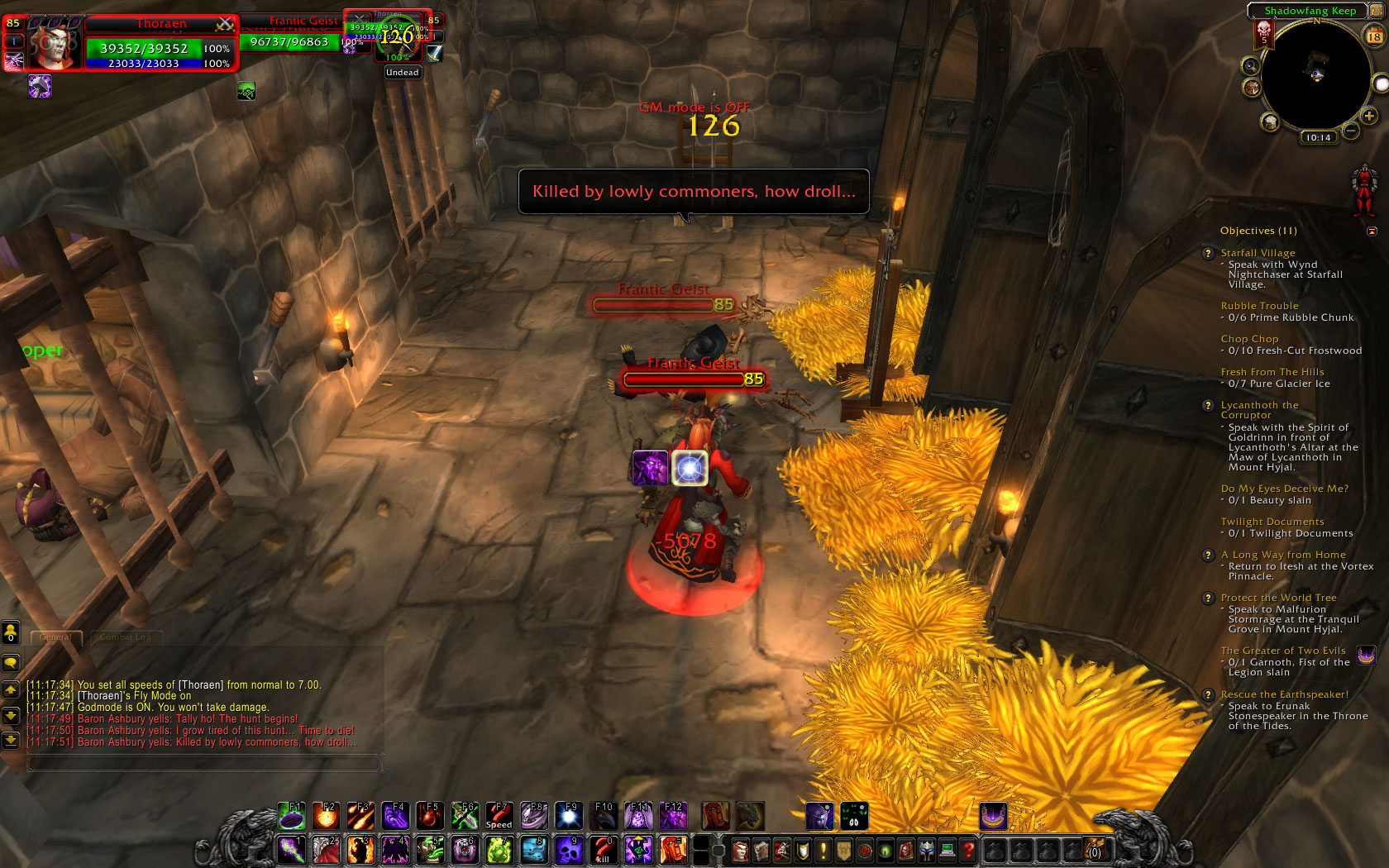Toggle the dungeon difficulty skull banner
Screen dimensions: 1389x868
click(x=1264, y=34)
